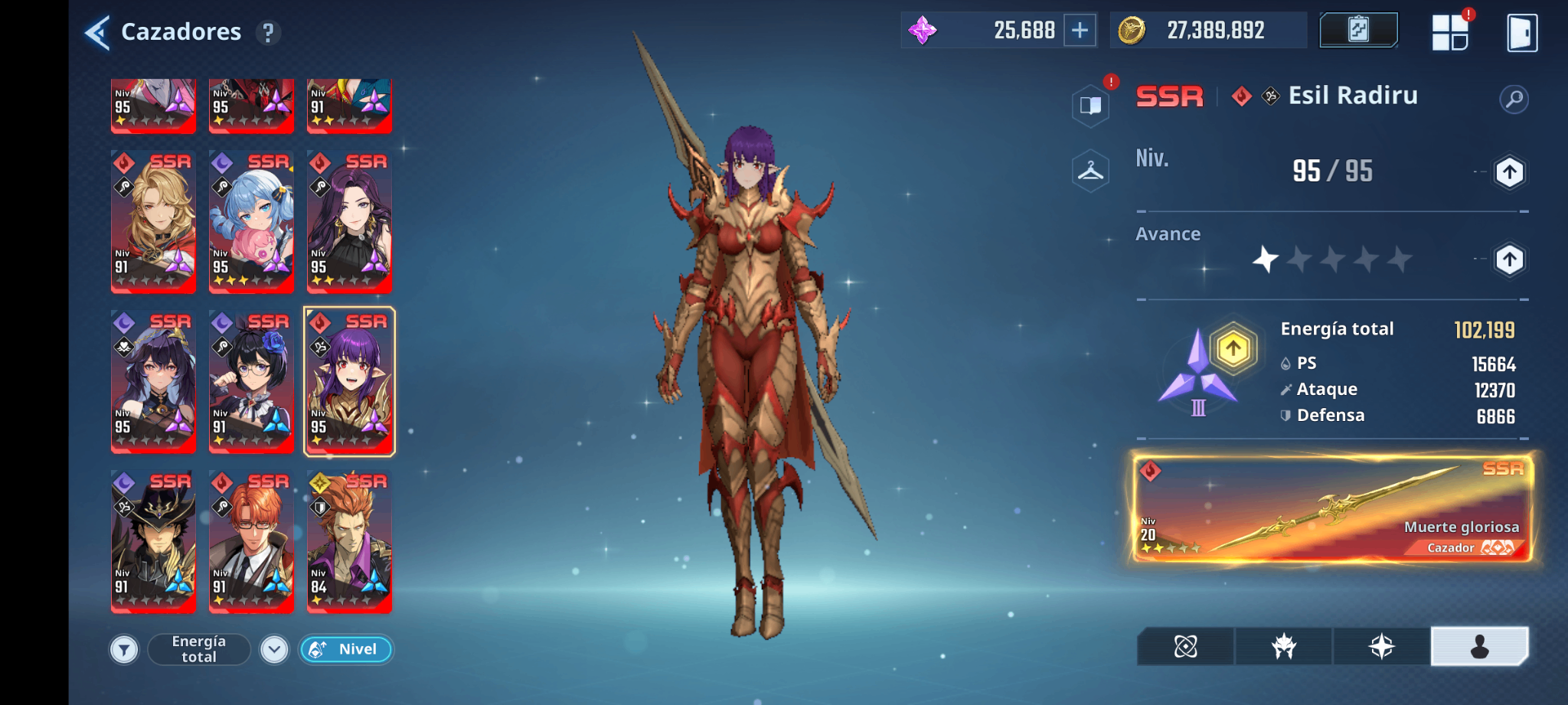Expand the sort order dropdown arrow
Image resolution: width=1568 pixels, height=705 pixels.
coord(274,650)
